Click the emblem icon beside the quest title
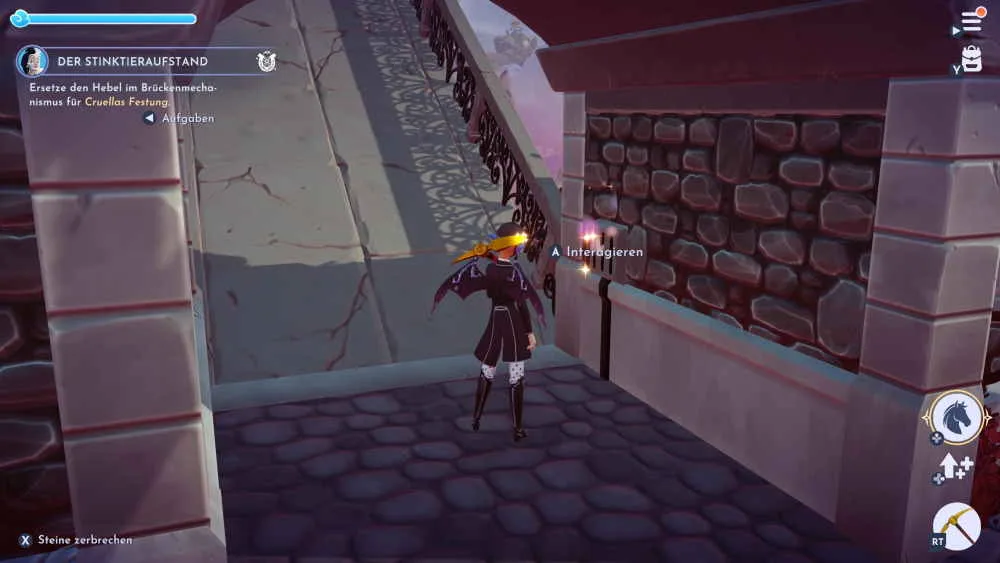Image resolution: width=1000 pixels, height=563 pixels. click(266, 62)
